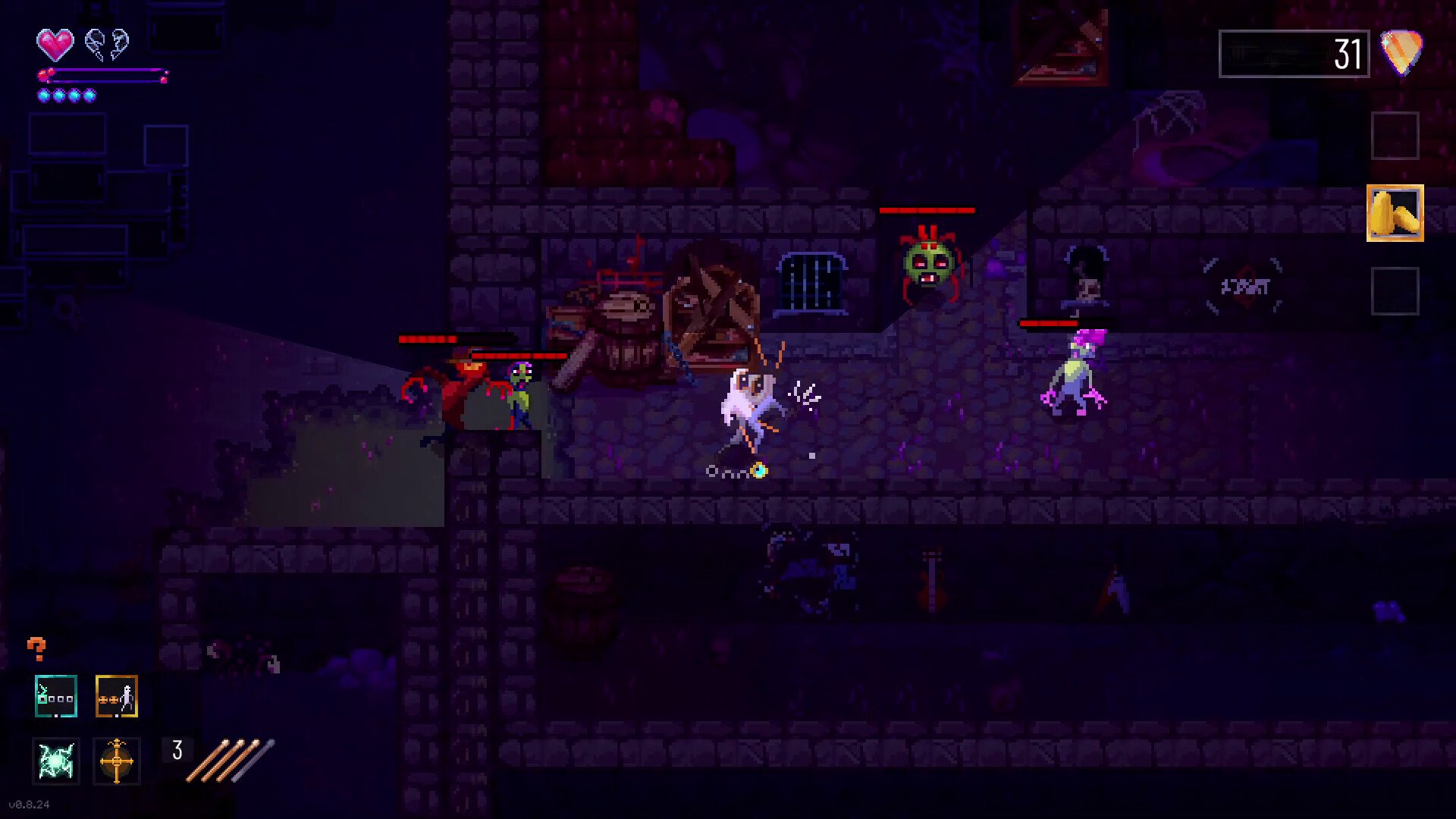Activate the green lightning burst ability

(x=56, y=761)
